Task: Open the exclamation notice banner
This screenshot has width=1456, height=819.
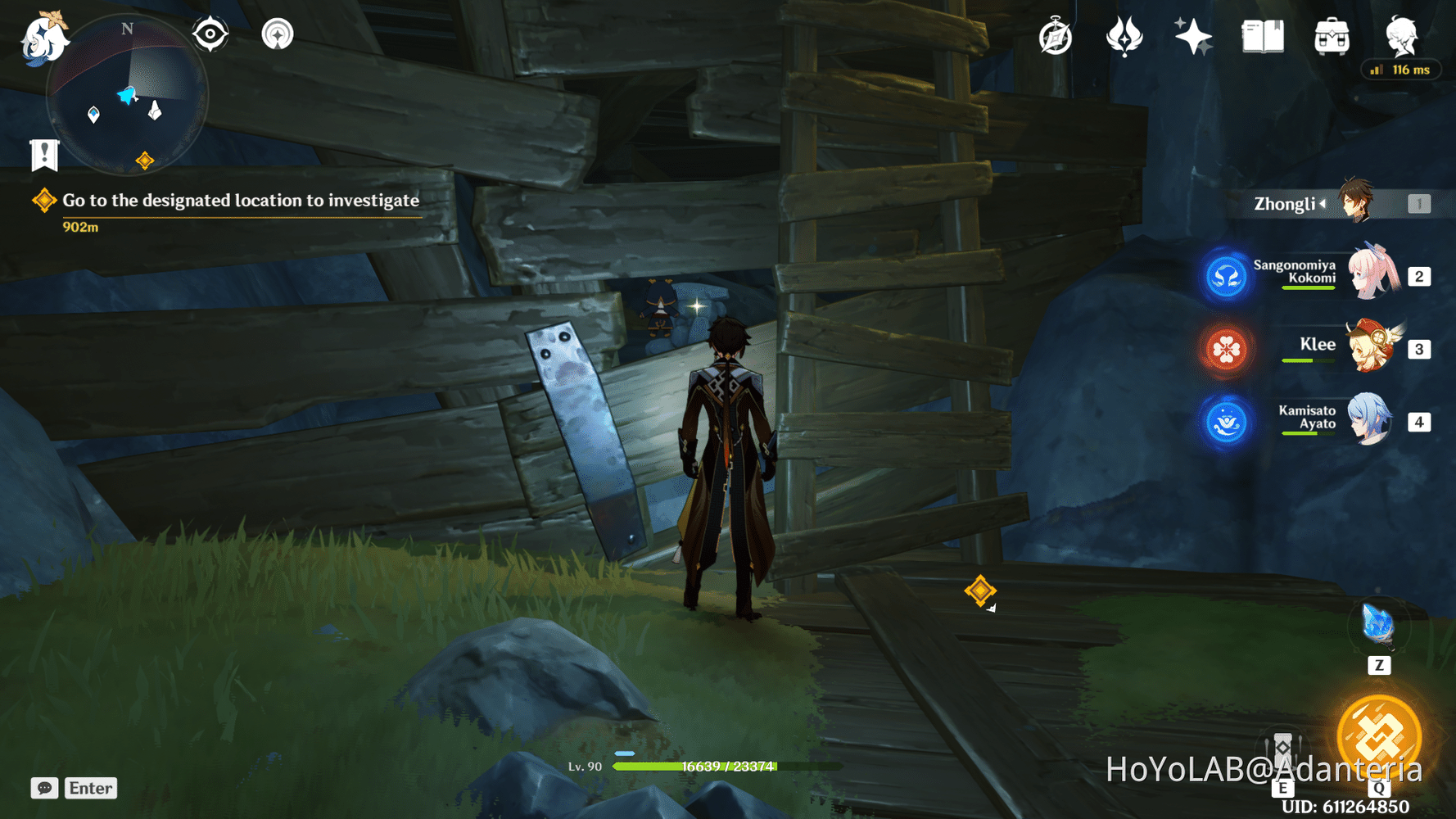Action: pos(43,152)
